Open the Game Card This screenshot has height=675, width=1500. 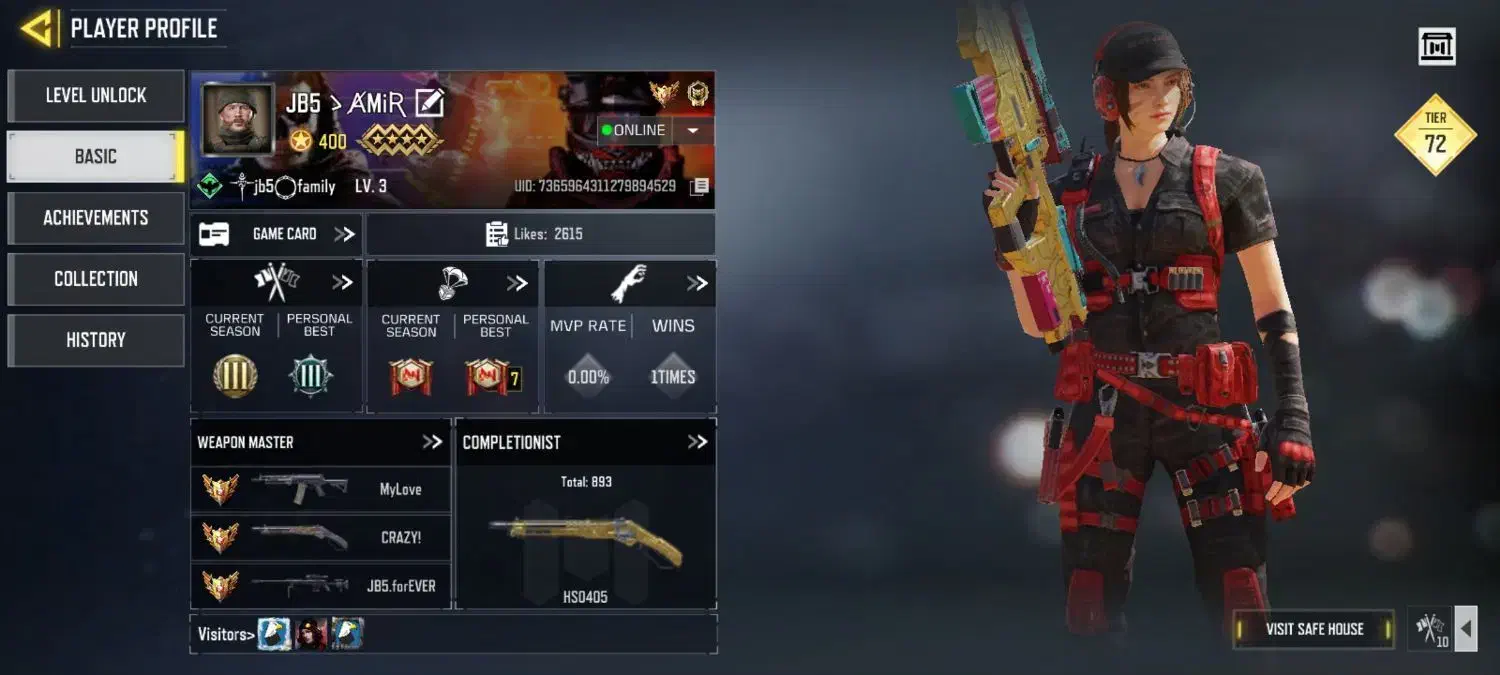(x=277, y=234)
